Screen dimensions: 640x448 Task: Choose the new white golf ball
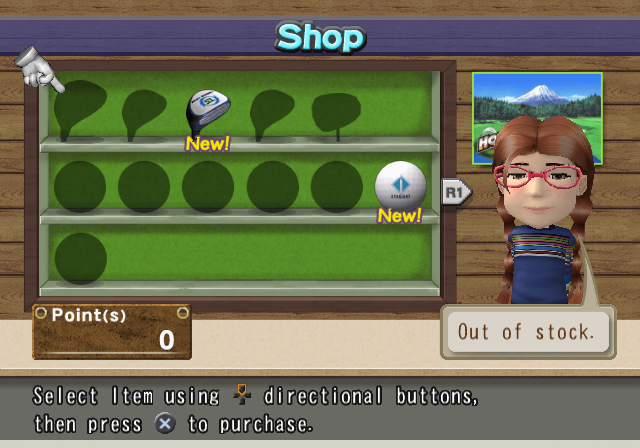(400, 186)
